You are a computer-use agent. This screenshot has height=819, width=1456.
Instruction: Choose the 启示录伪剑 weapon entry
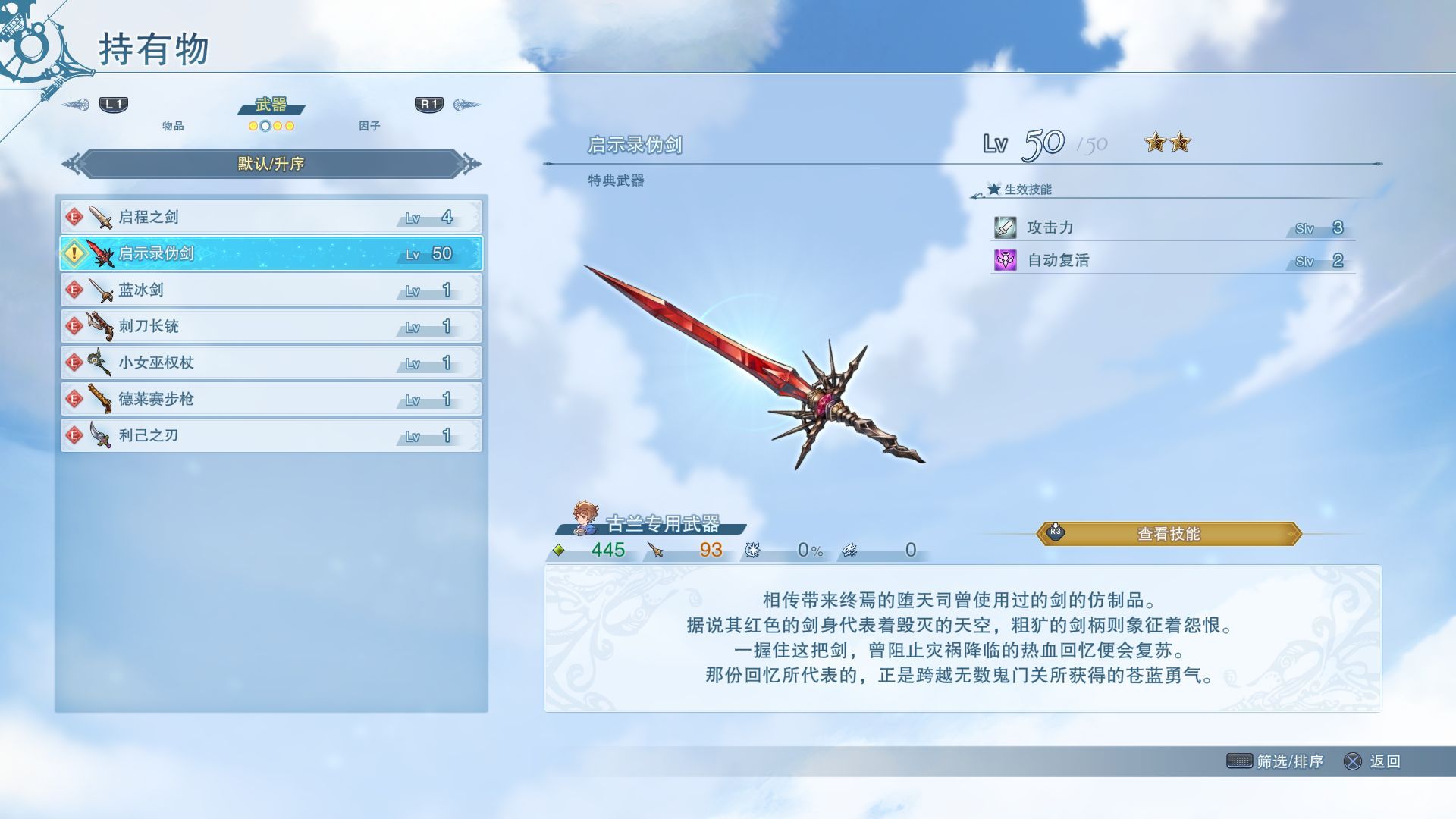(x=271, y=253)
